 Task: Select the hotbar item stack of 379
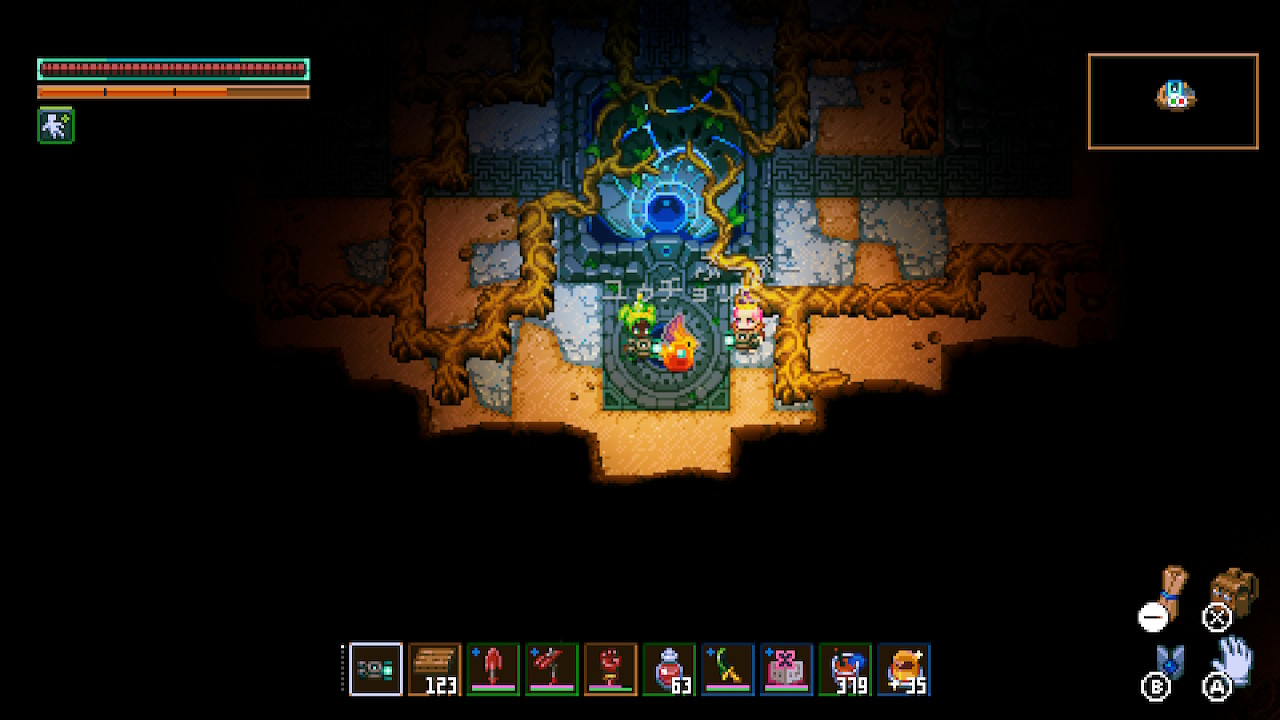coord(845,669)
